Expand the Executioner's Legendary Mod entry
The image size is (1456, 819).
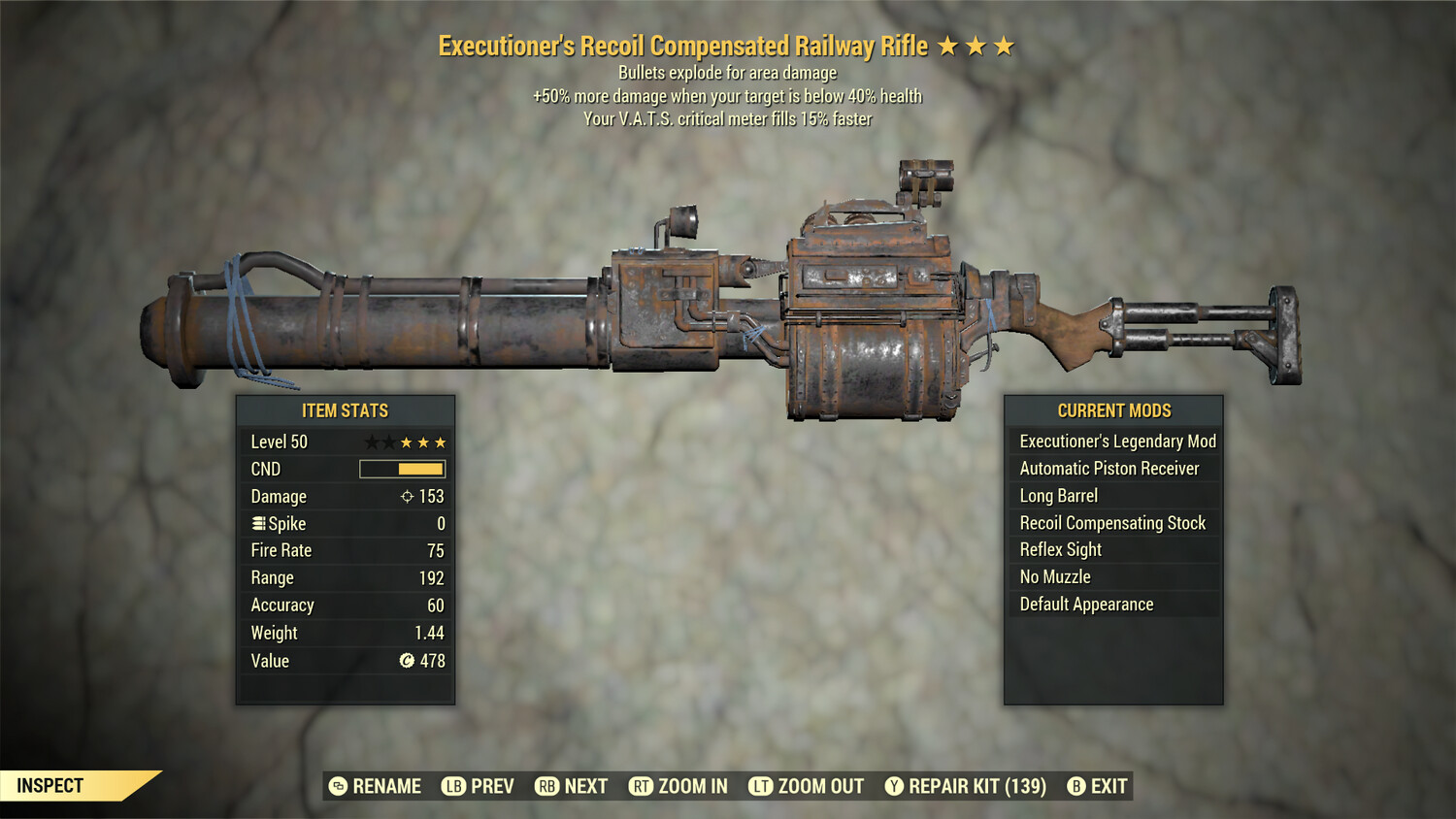1116,441
